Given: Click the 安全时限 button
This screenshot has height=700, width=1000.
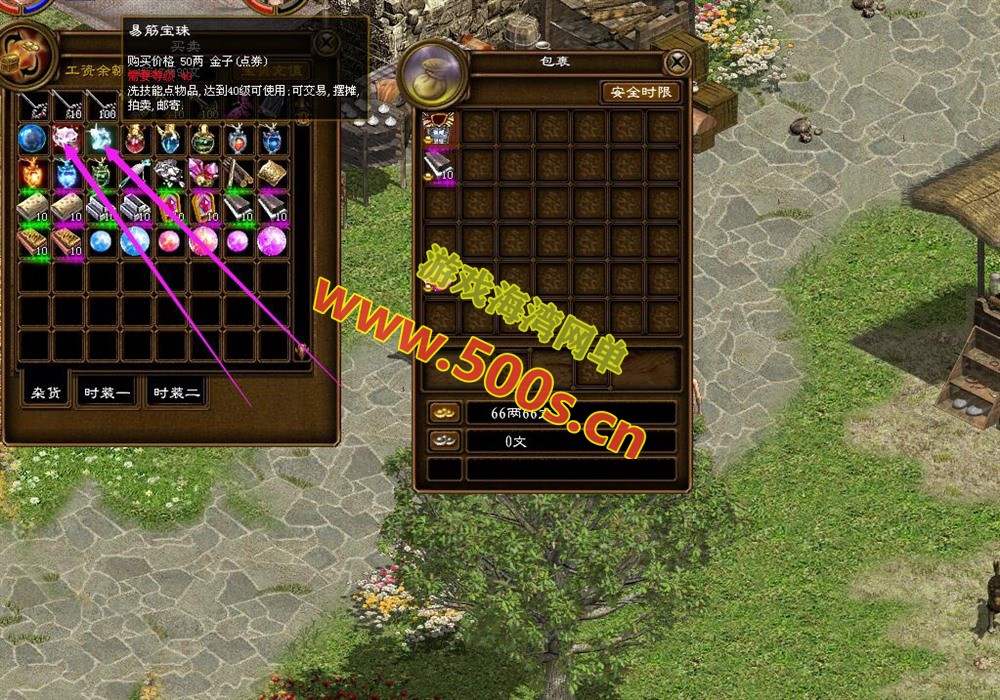Looking at the screenshot, I should coord(641,92).
